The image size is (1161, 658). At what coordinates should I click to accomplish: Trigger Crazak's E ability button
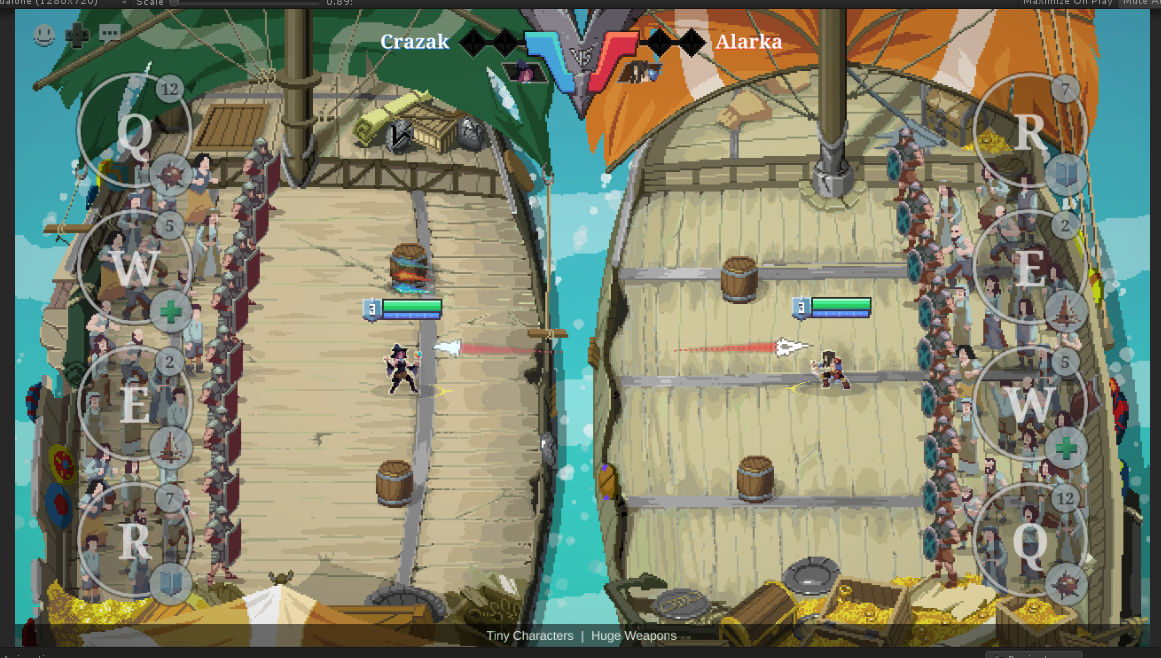coord(134,403)
